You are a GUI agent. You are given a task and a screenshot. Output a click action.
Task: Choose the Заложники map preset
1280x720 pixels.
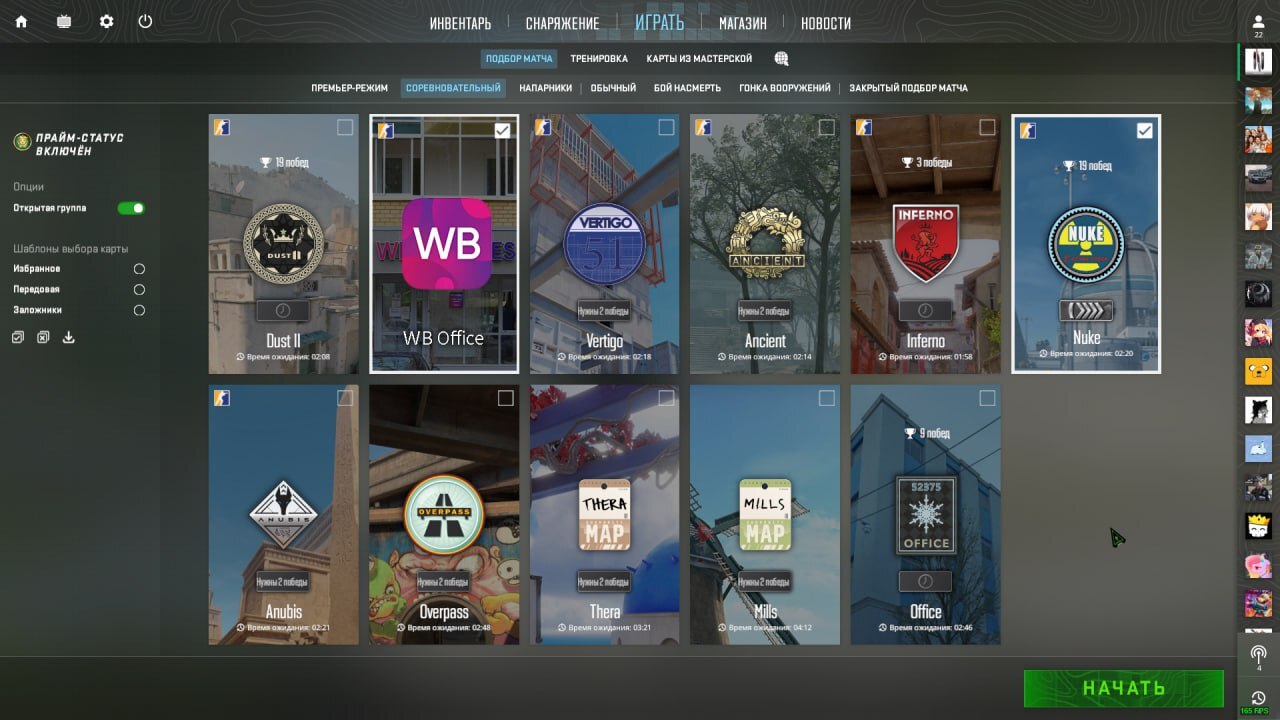coord(139,310)
